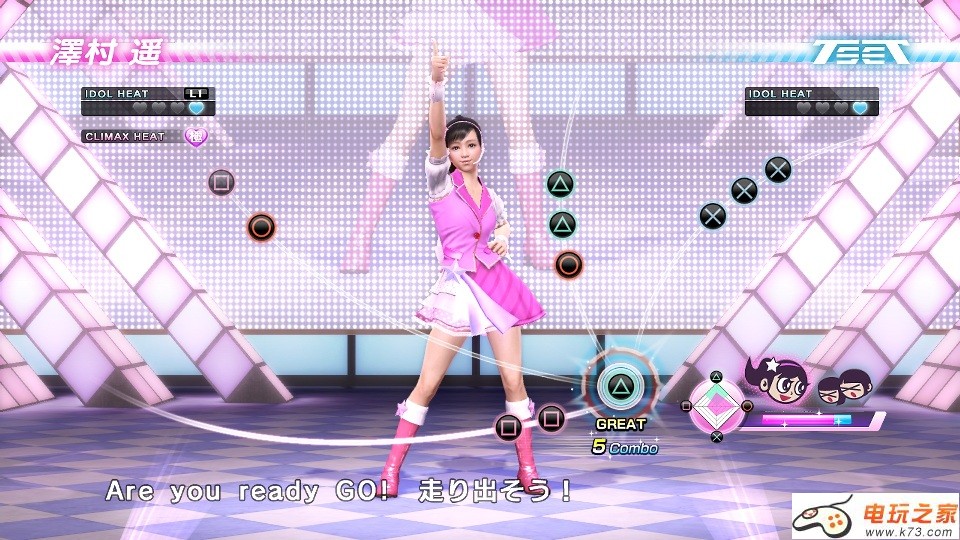Click the Climax Heat heart icon
Image resolution: width=960 pixels, height=540 pixels.
[x=196, y=136]
